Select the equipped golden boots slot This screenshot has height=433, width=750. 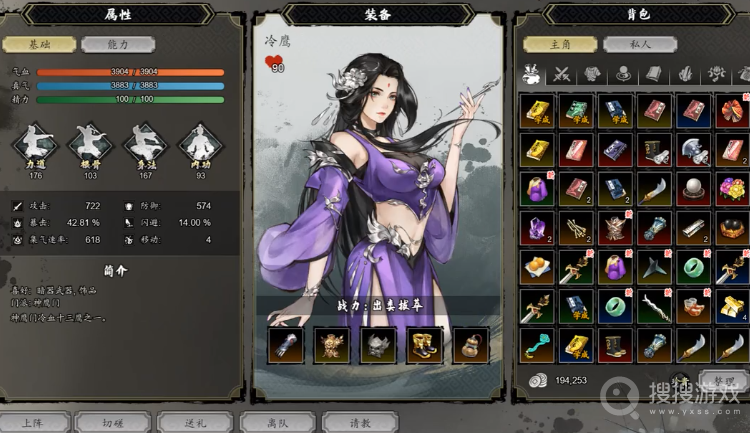(425, 344)
